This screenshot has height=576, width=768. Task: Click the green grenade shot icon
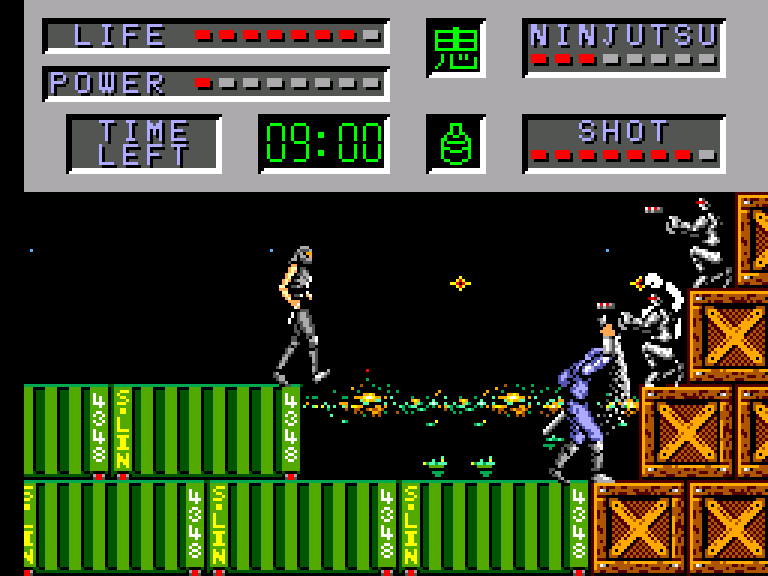(456, 144)
